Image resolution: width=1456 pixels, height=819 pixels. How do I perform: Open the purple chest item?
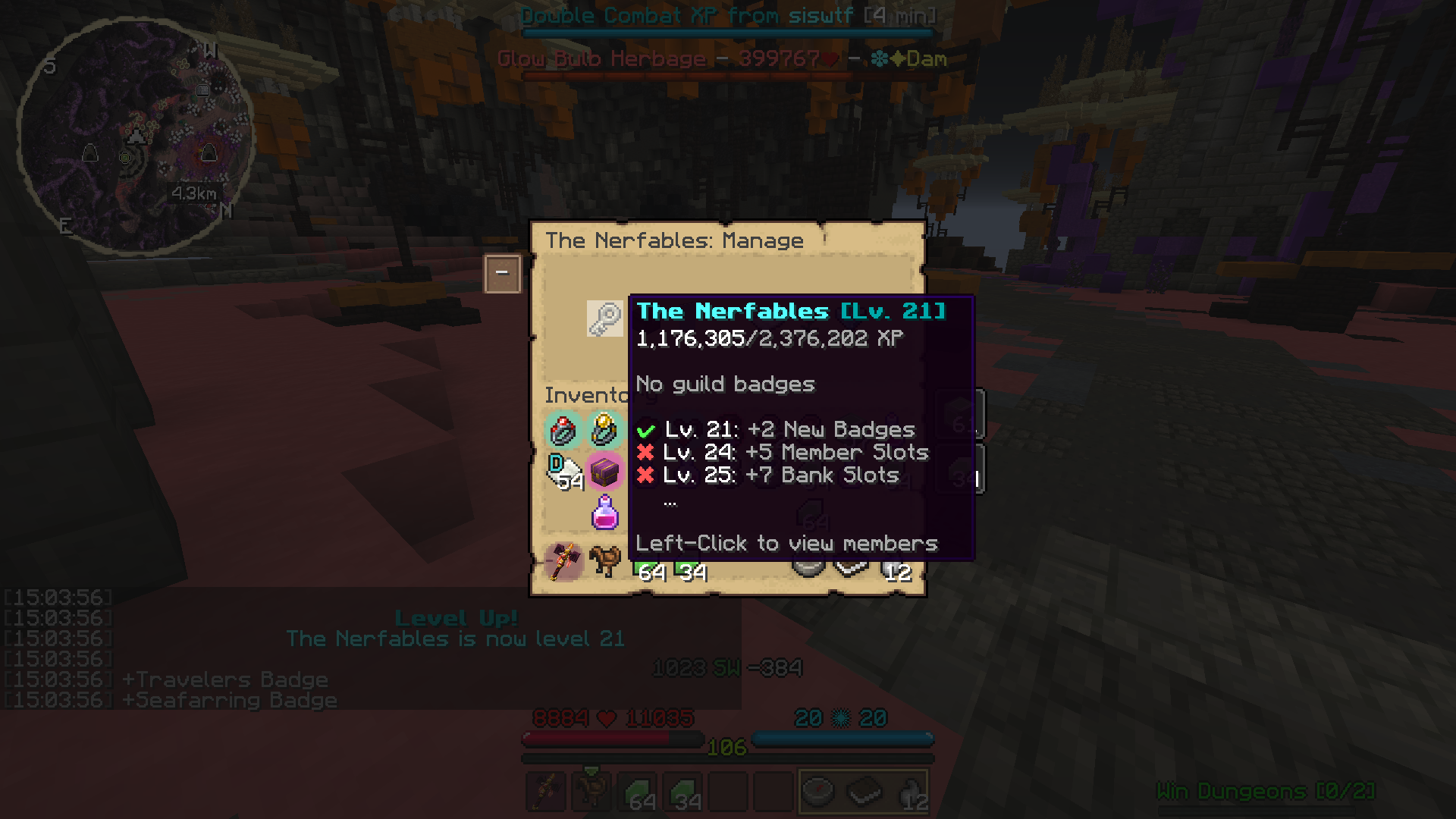pyautogui.click(x=604, y=472)
